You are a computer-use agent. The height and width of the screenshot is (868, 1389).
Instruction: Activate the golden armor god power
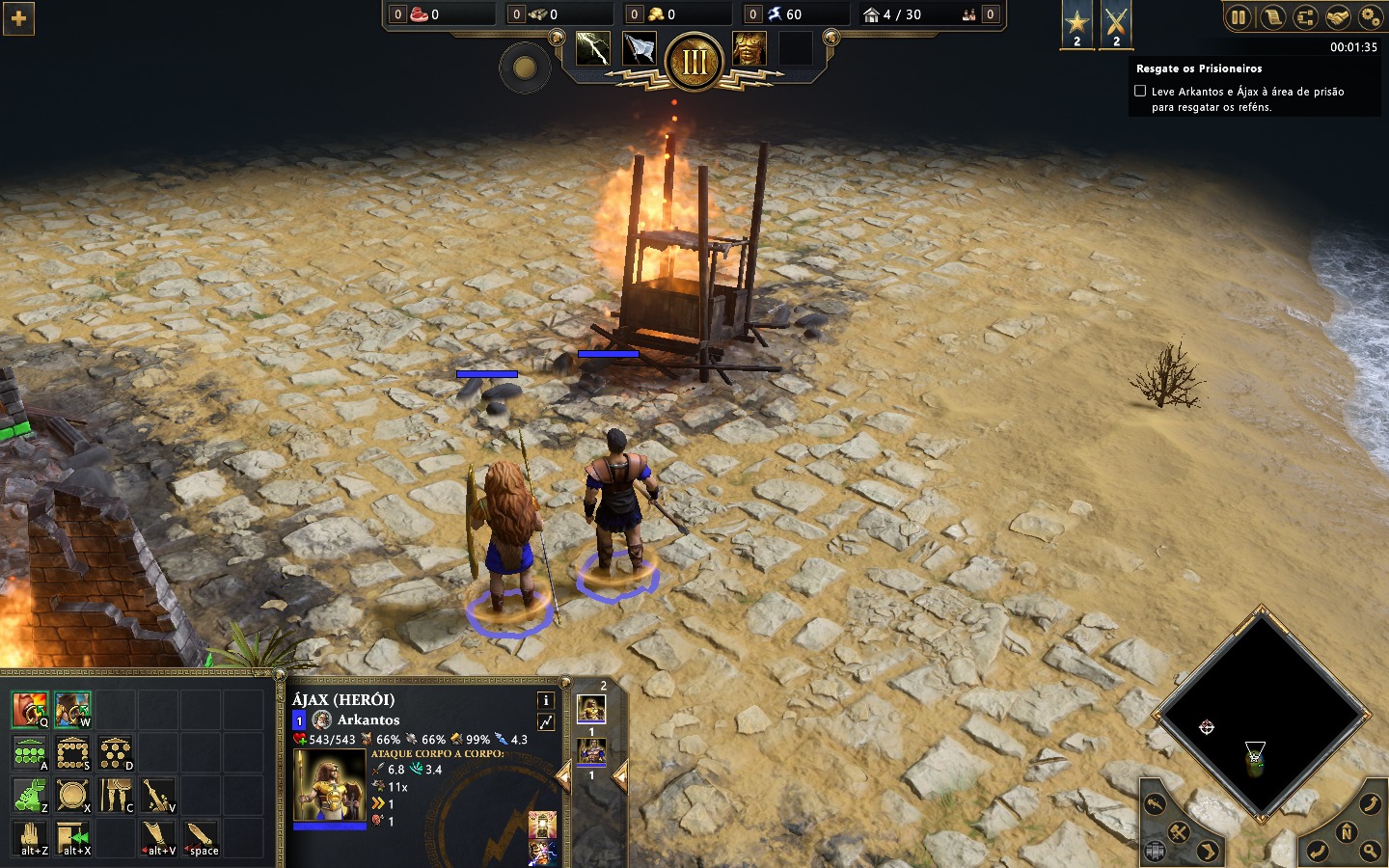[749, 48]
